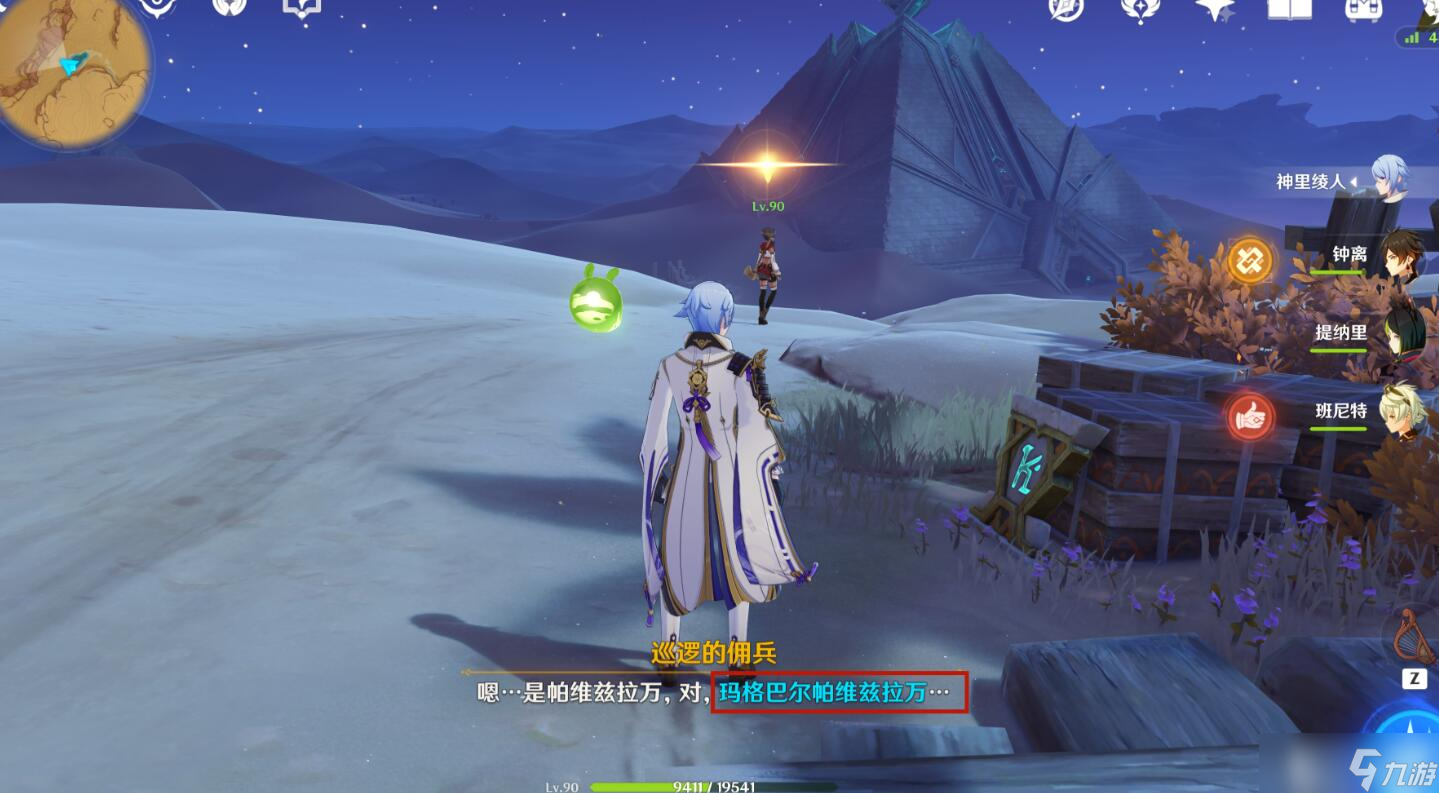Collapse party list using arrow next to 神里绫人
The image size is (1439, 793).
tap(1354, 180)
